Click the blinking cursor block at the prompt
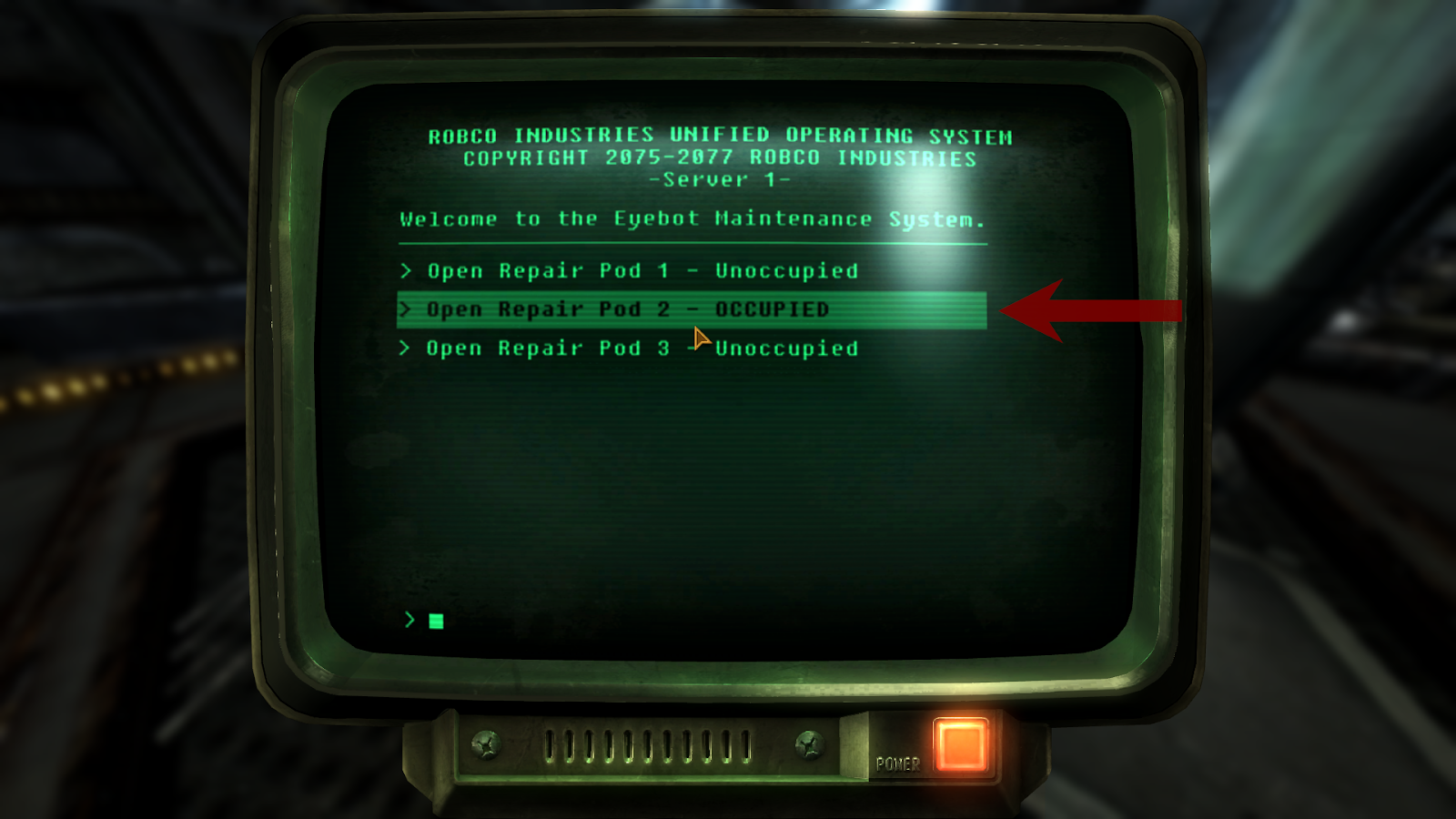 [x=434, y=622]
